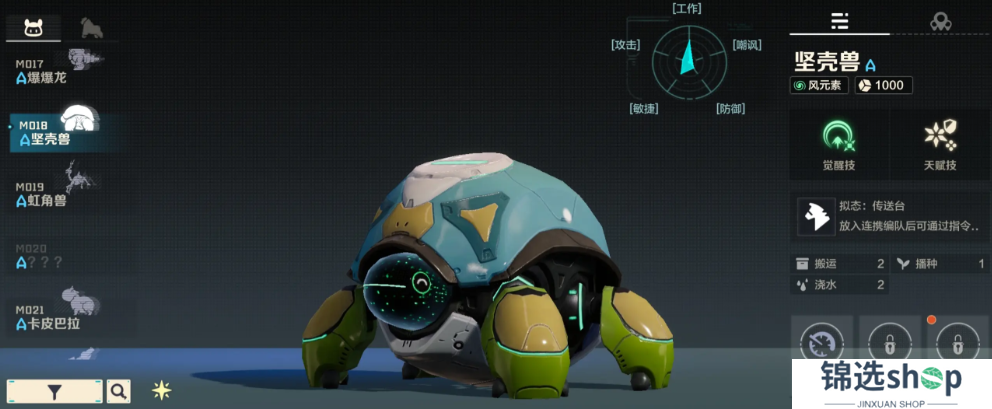
Task: Switch to the cat-face creature tab
Action: click(33, 27)
